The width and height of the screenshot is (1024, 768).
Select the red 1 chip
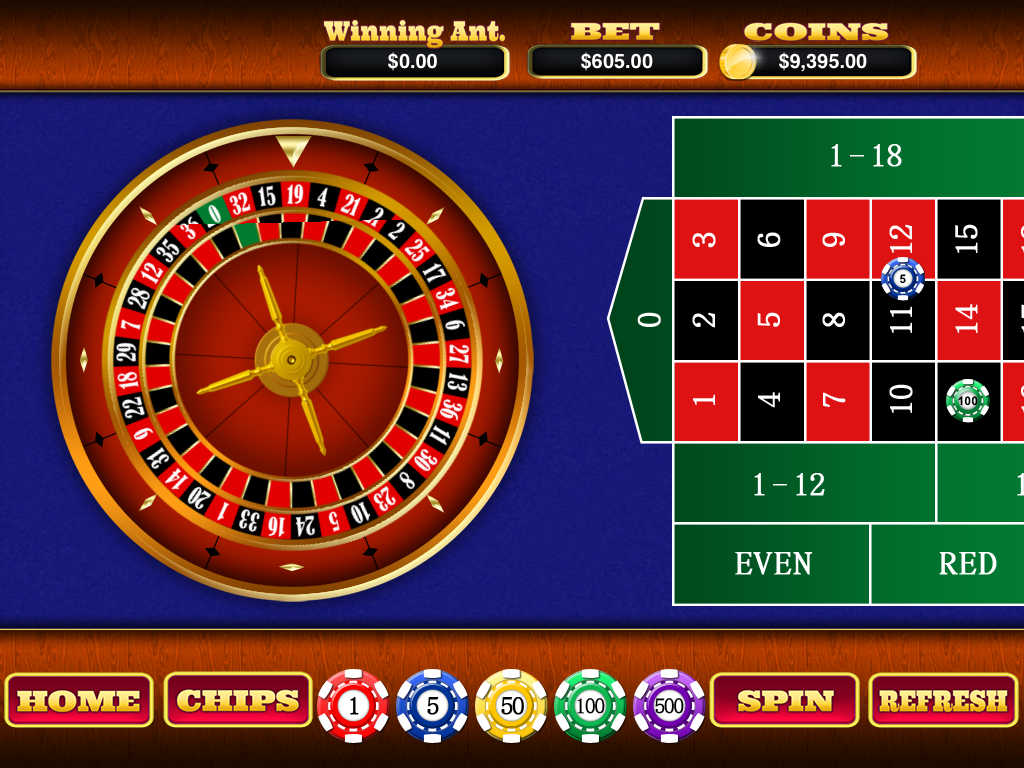point(353,706)
